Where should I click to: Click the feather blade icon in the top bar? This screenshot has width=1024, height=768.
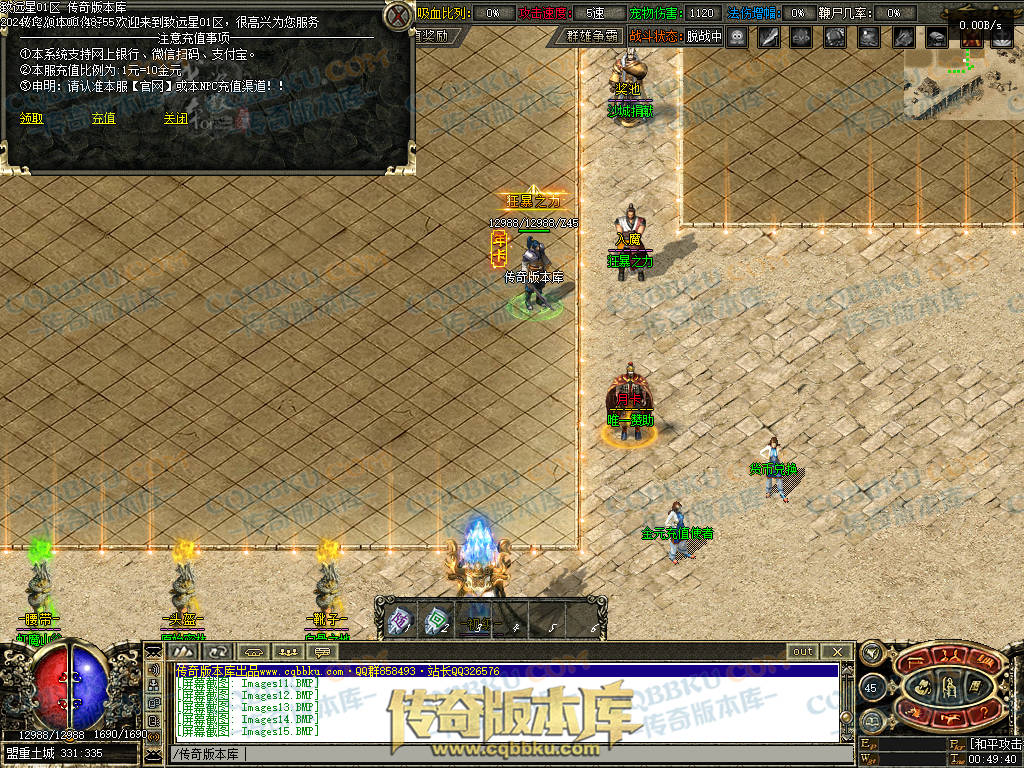coord(769,37)
